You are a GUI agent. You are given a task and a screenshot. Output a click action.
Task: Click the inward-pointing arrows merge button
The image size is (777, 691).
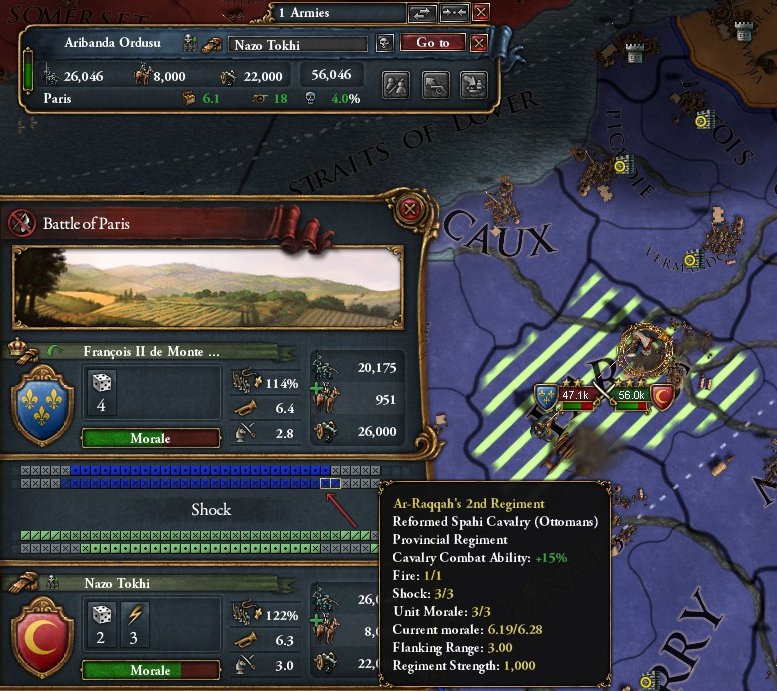[453, 13]
